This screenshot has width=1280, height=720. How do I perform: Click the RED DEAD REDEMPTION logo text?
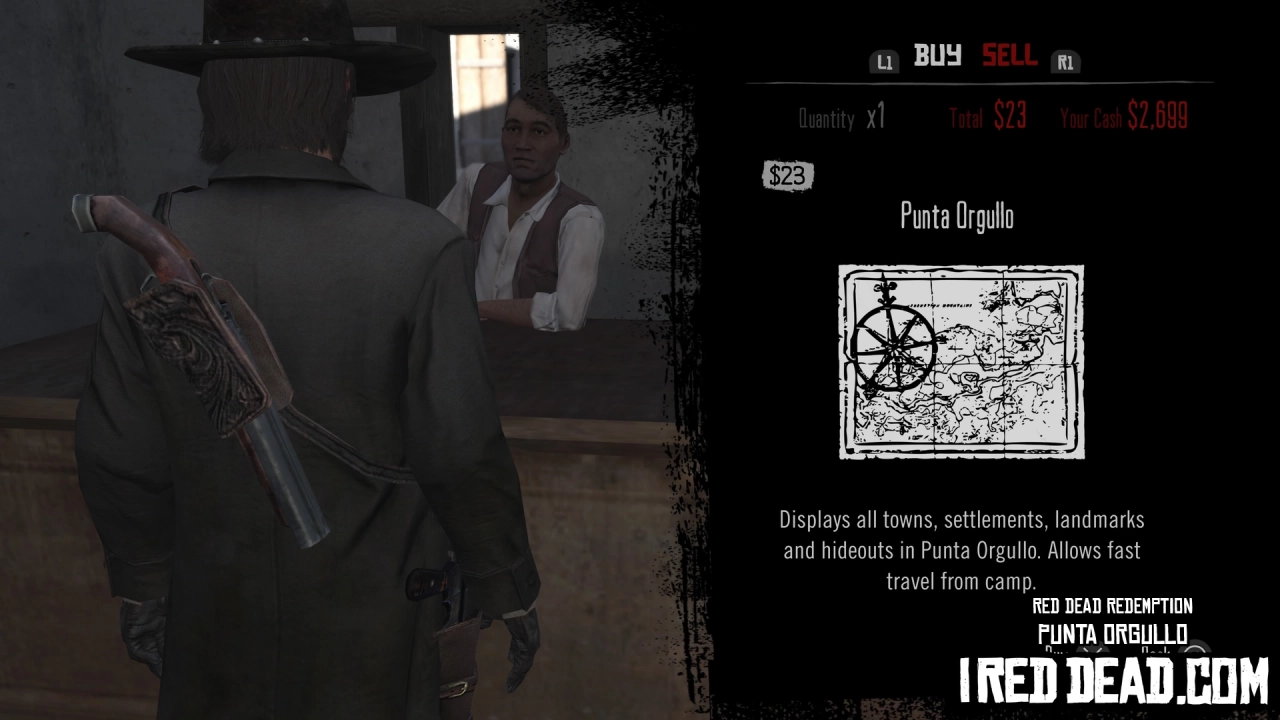click(x=1112, y=606)
